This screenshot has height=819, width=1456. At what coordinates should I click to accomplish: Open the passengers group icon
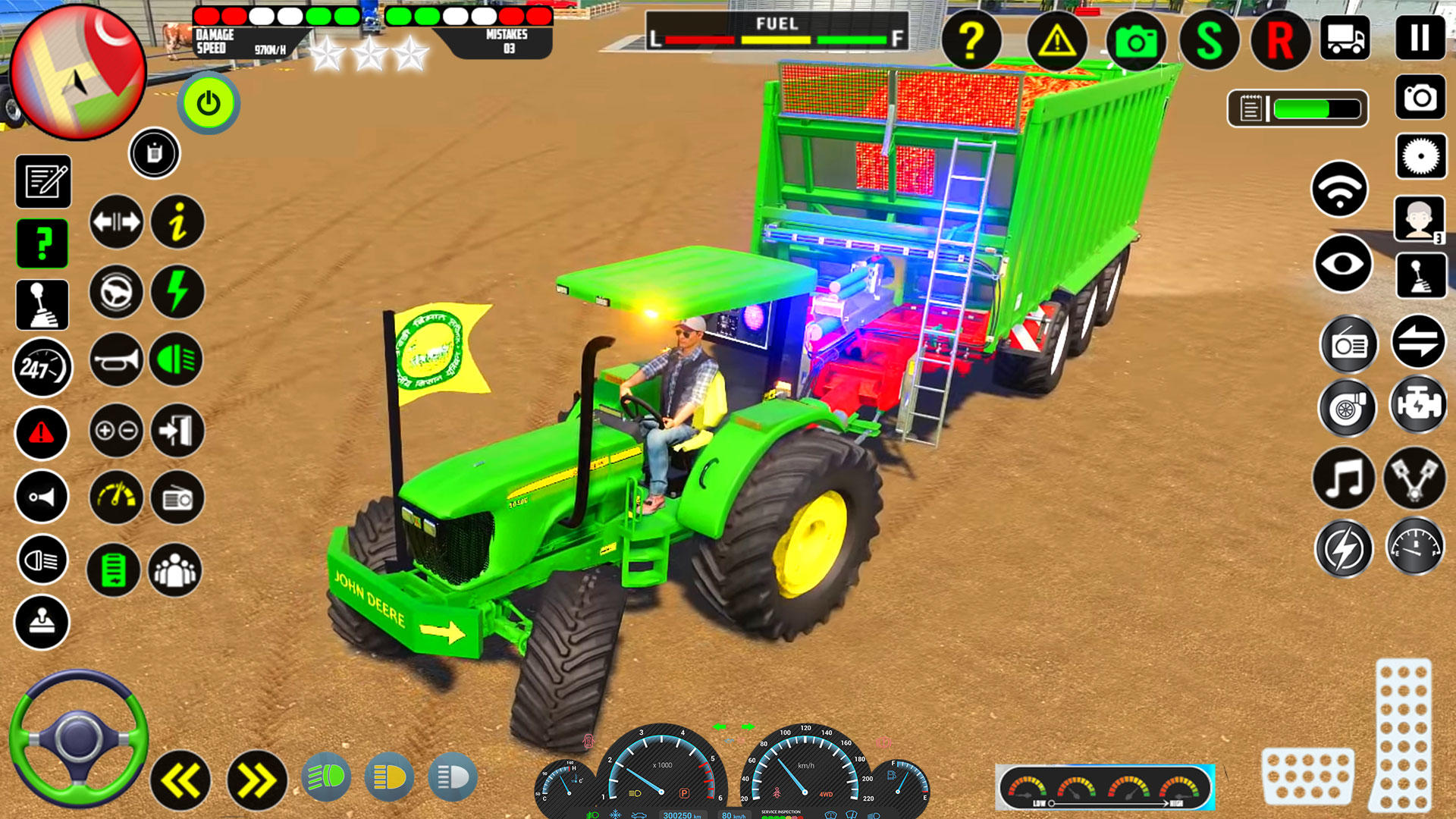tap(177, 570)
